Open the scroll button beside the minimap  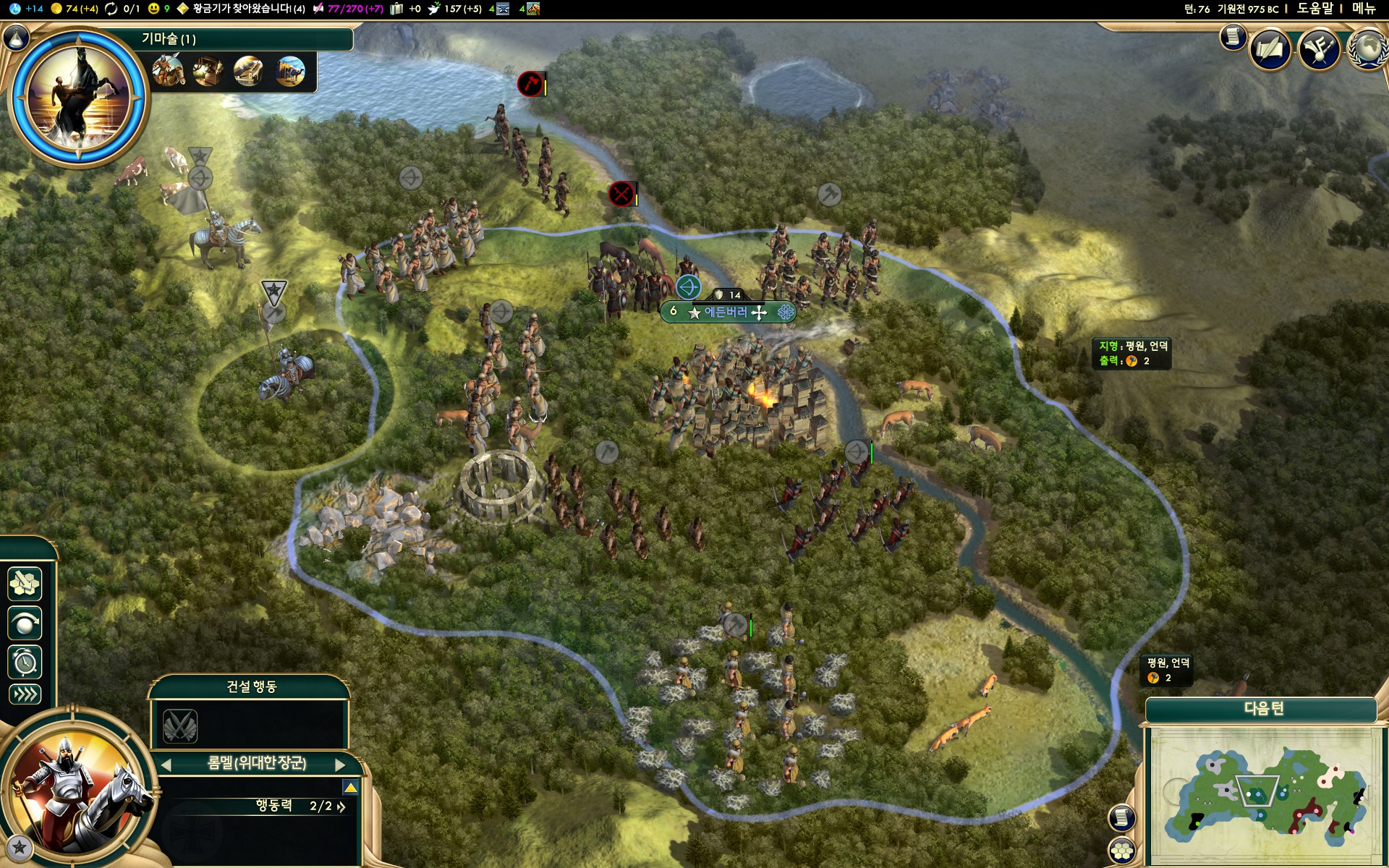1121,817
